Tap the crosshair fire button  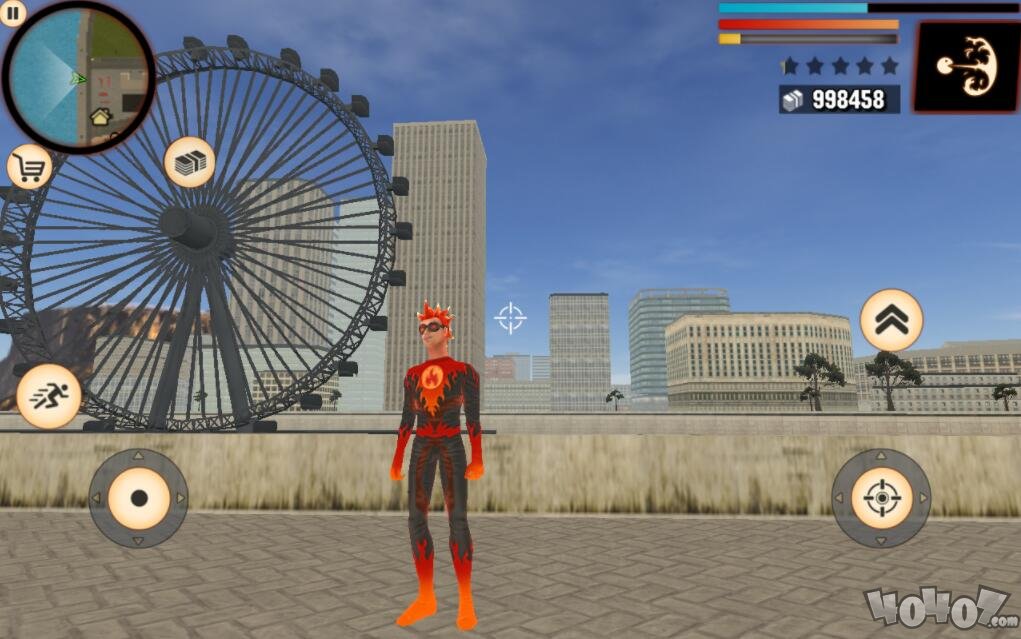881,498
